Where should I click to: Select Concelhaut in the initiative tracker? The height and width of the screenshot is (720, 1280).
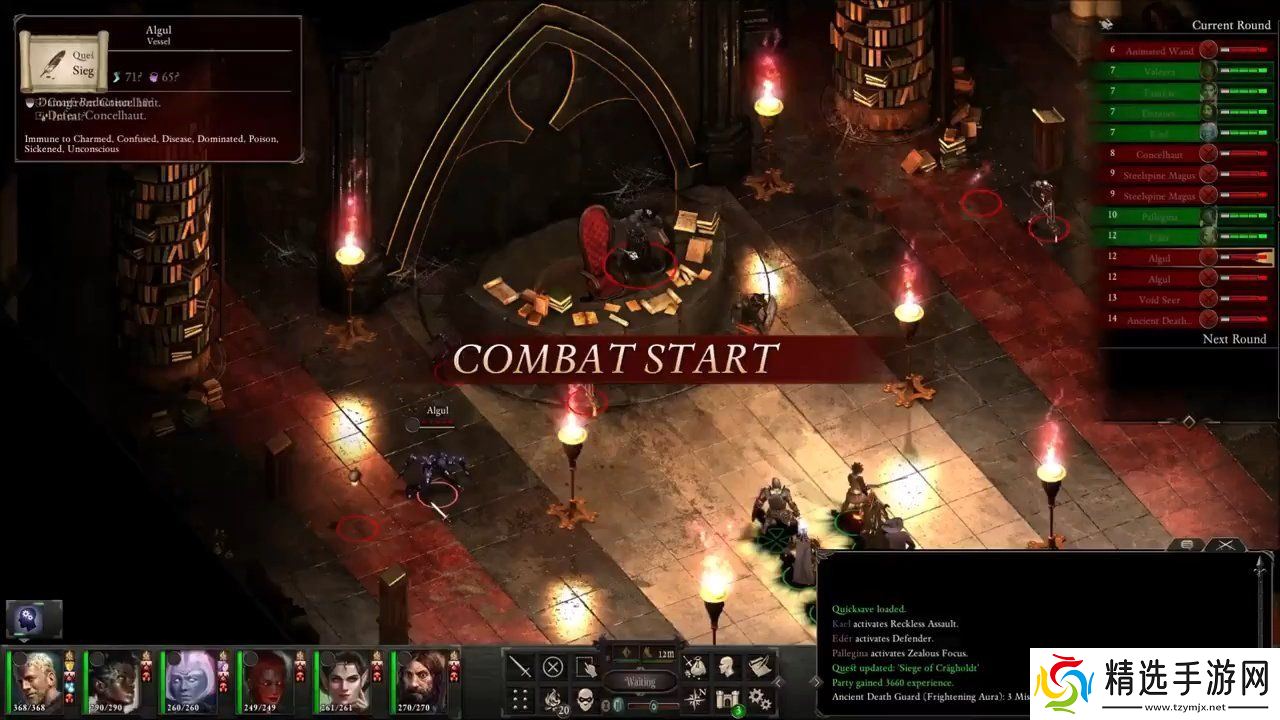[x=1158, y=155]
